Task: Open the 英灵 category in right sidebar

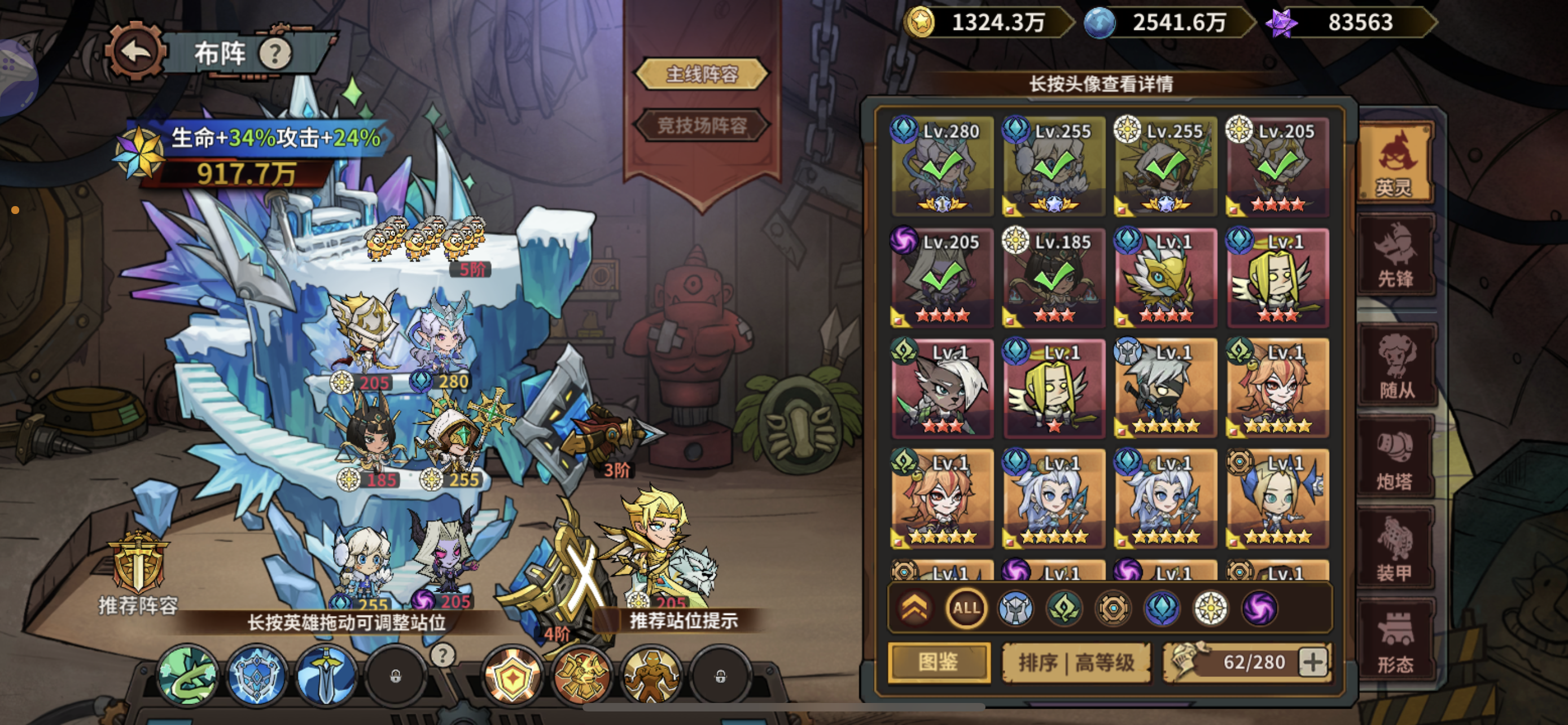Action: 1396,161
